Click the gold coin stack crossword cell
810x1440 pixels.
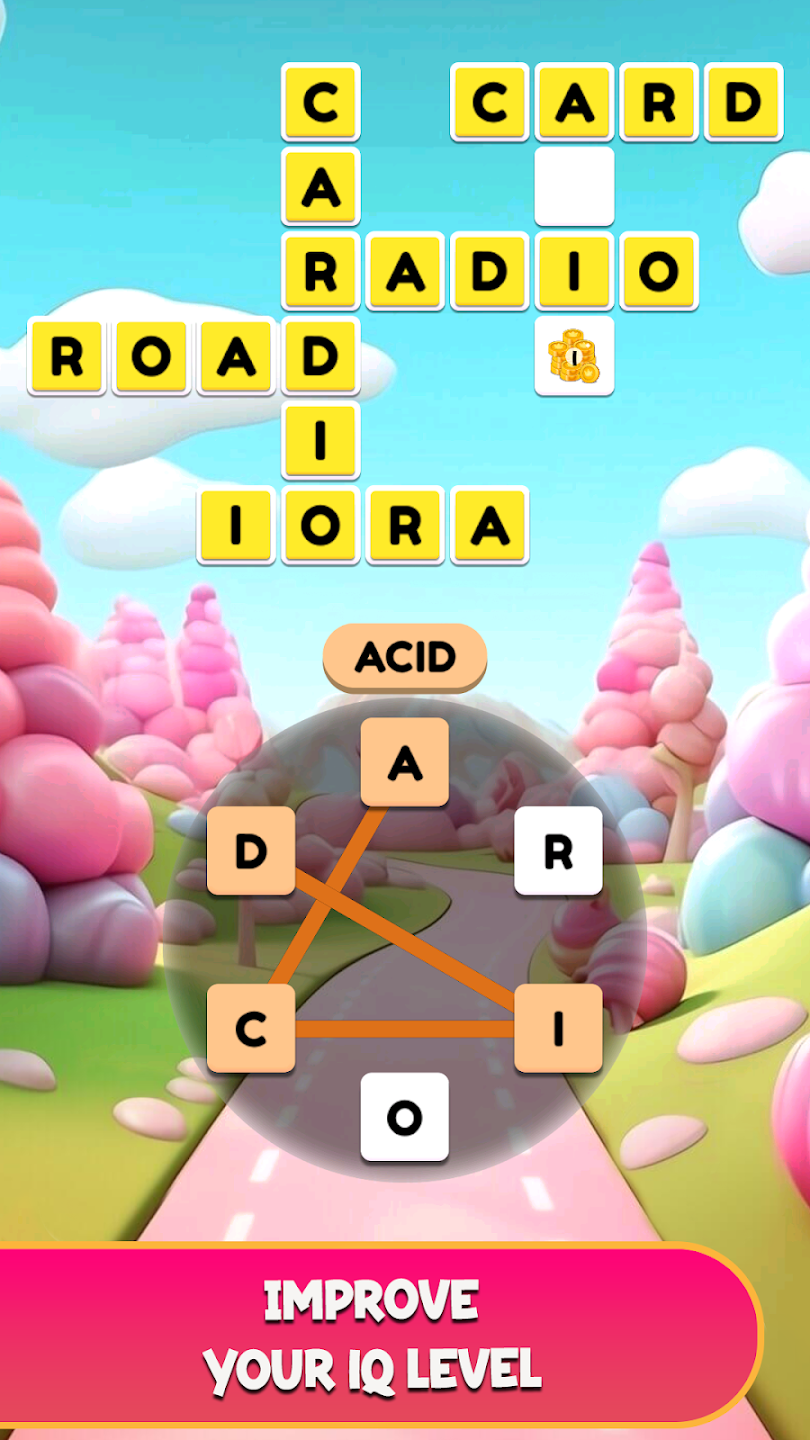coord(574,356)
